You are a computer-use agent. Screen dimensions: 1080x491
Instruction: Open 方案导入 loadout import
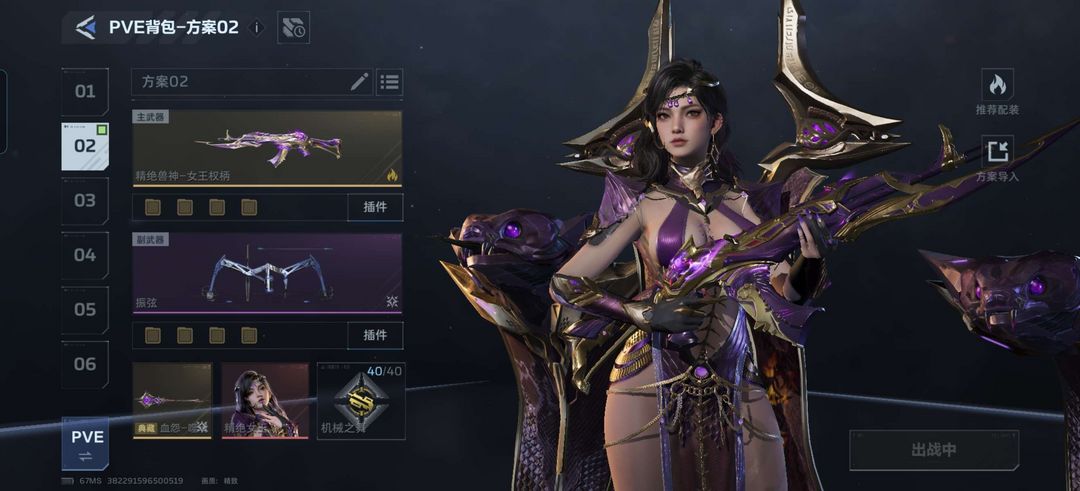(x=997, y=159)
